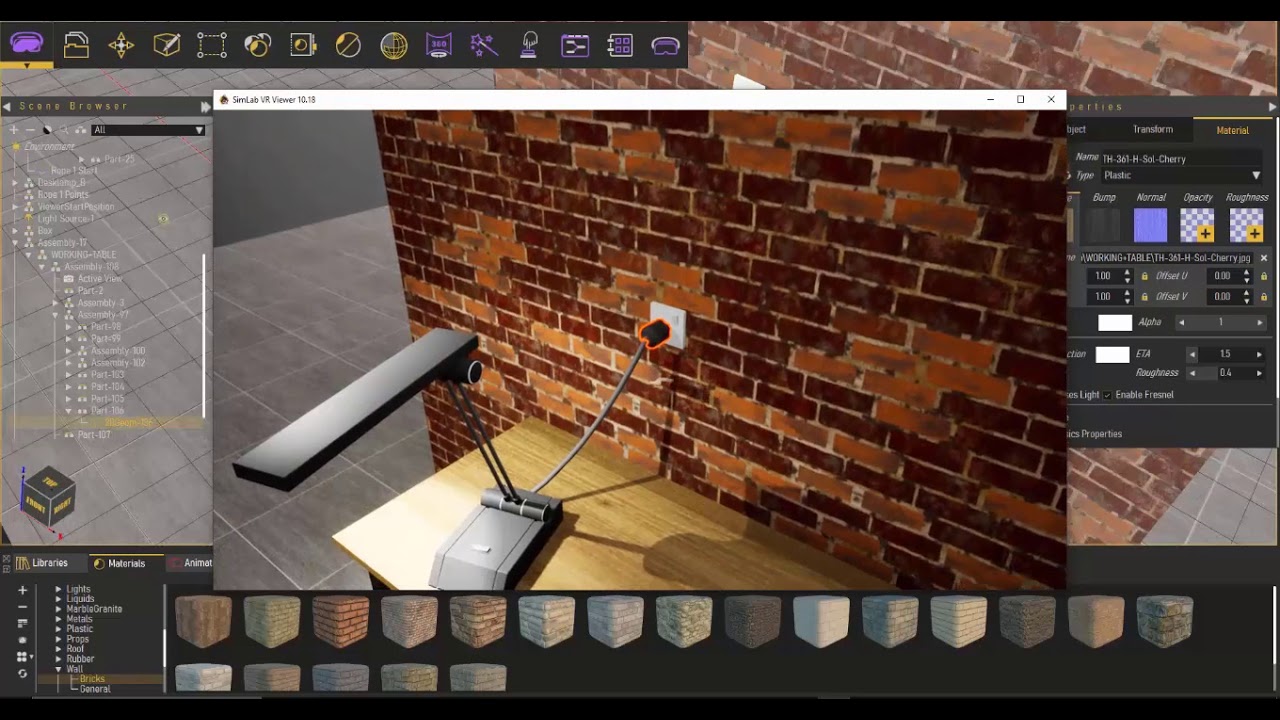Open a file using the Open File icon
The image size is (1280, 720).
[x=77, y=45]
